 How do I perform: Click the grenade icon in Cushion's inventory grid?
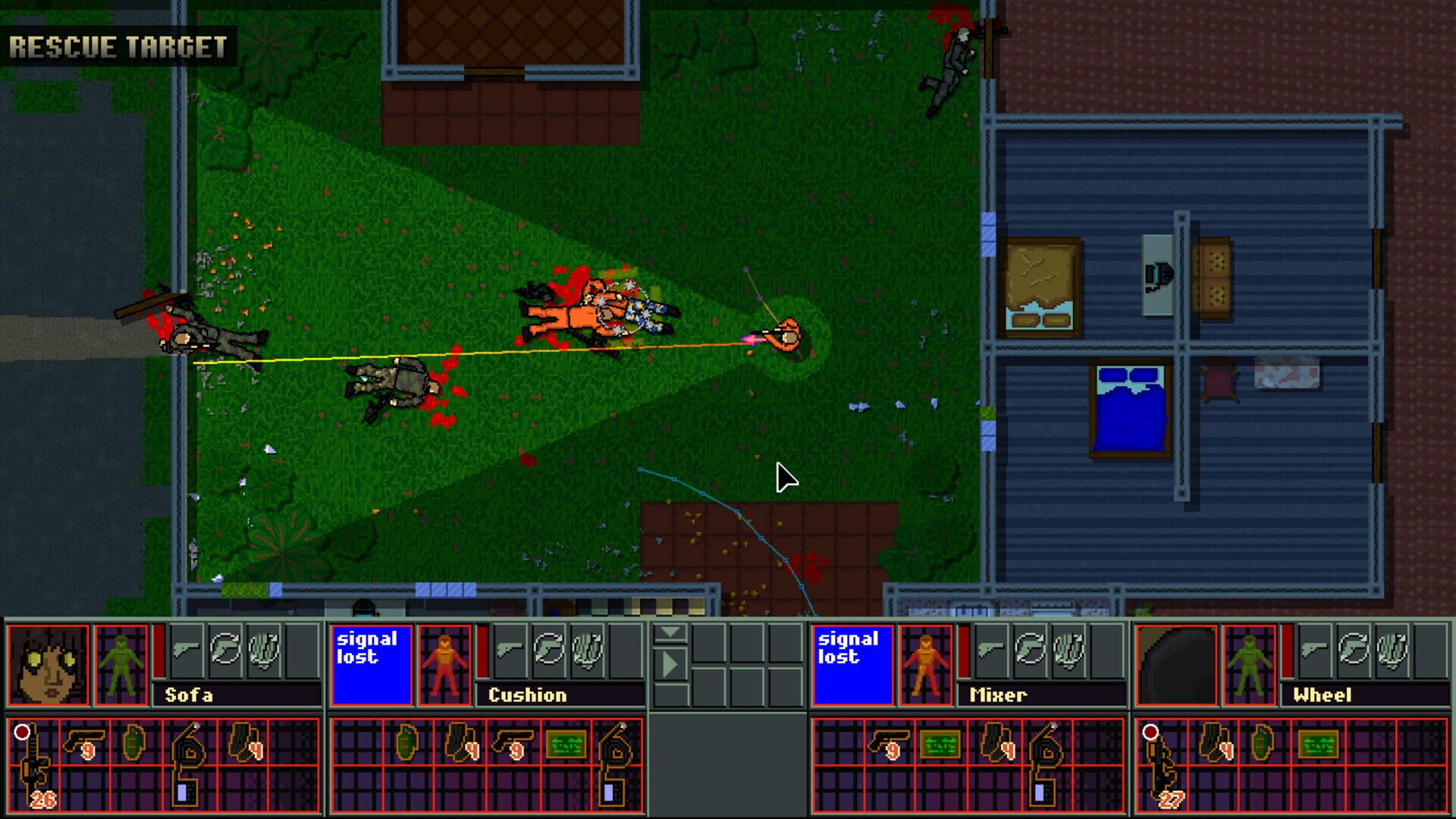click(x=406, y=744)
